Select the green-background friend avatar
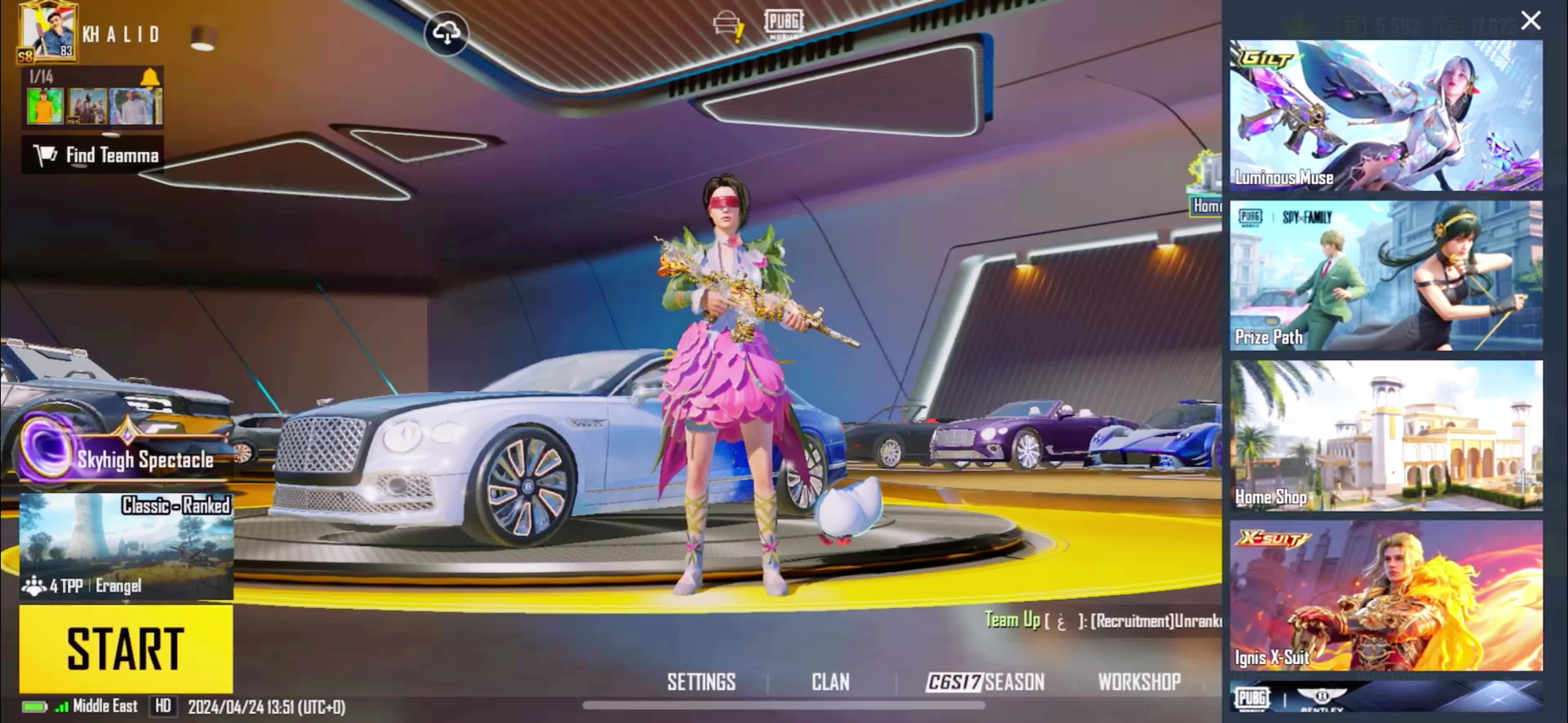The height and width of the screenshot is (723, 1568). click(x=45, y=106)
